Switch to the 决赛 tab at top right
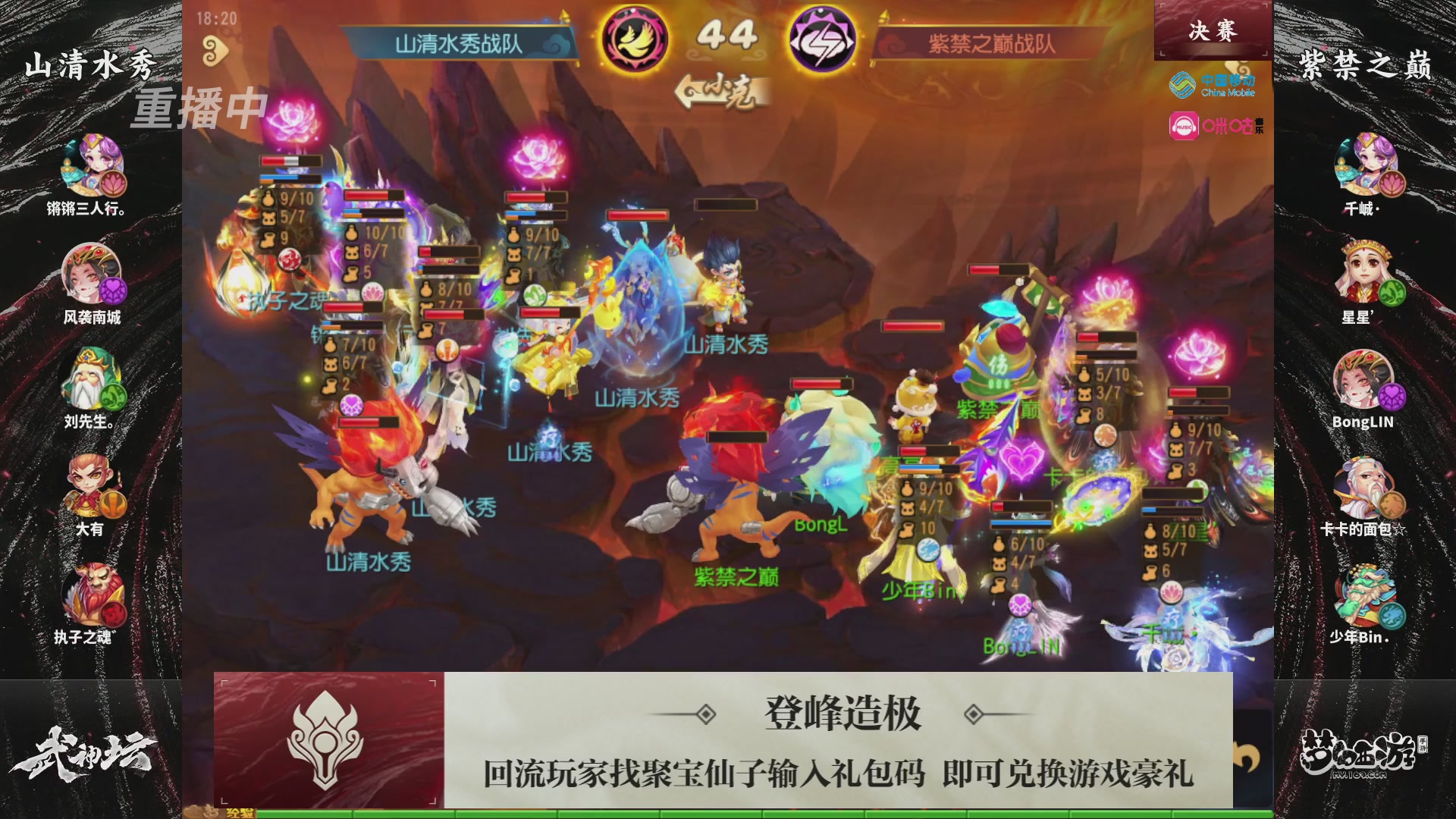Image resolution: width=1456 pixels, height=819 pixels. 1213,32
